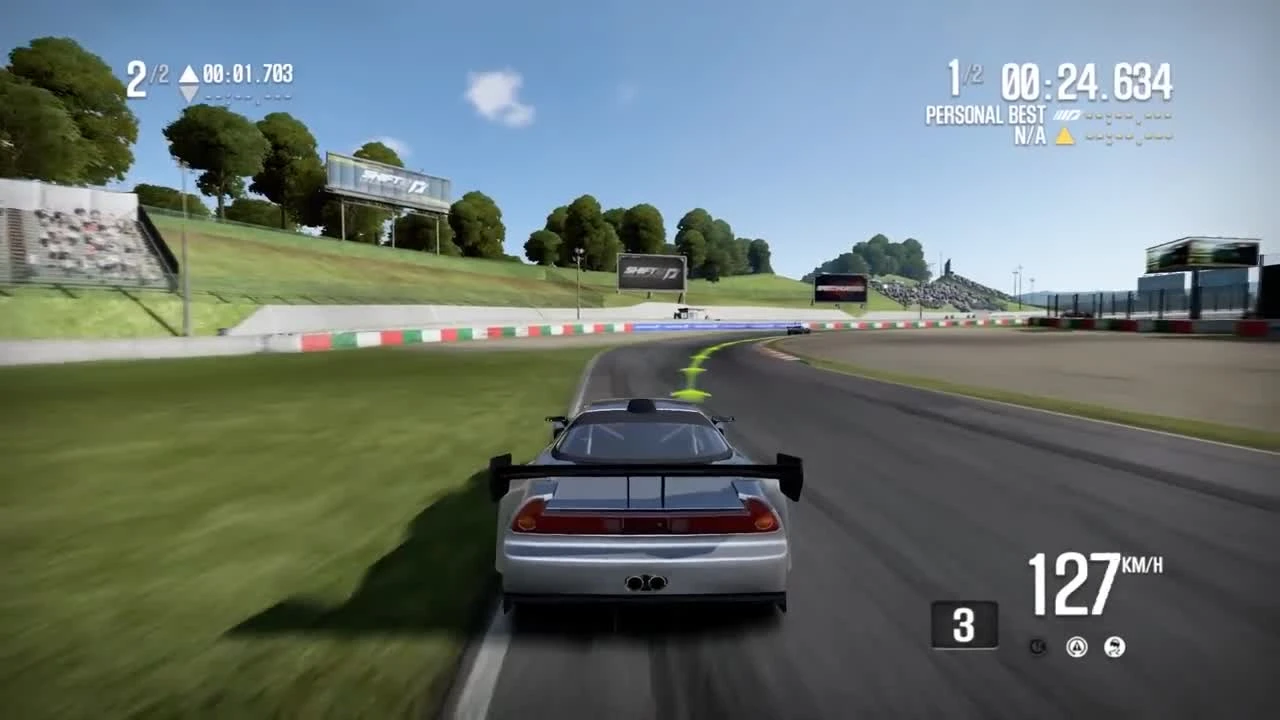Click the Personal Best lap bar icon
Screen dimensions: 1280x720
1068,114
